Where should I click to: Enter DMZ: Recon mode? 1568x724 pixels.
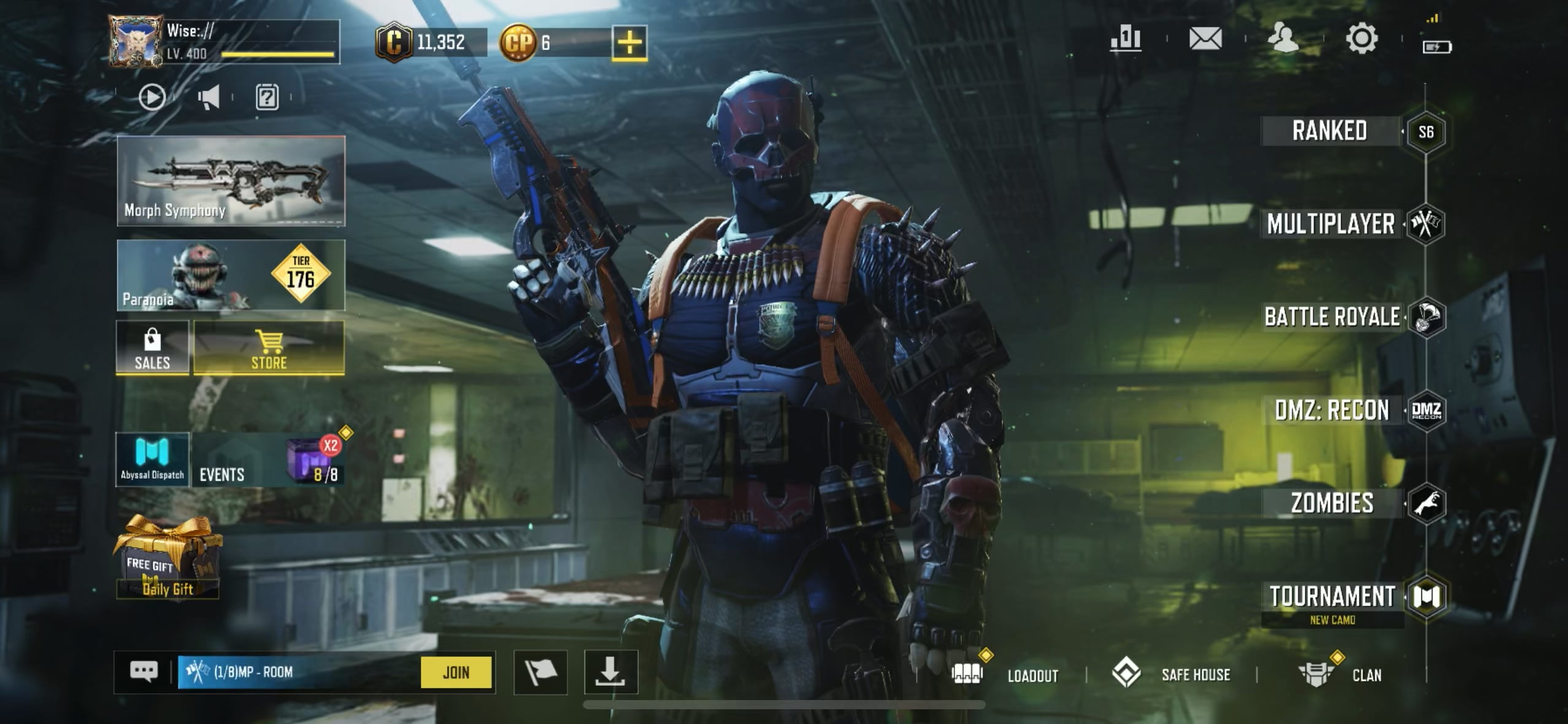(x=1332, y=410)
